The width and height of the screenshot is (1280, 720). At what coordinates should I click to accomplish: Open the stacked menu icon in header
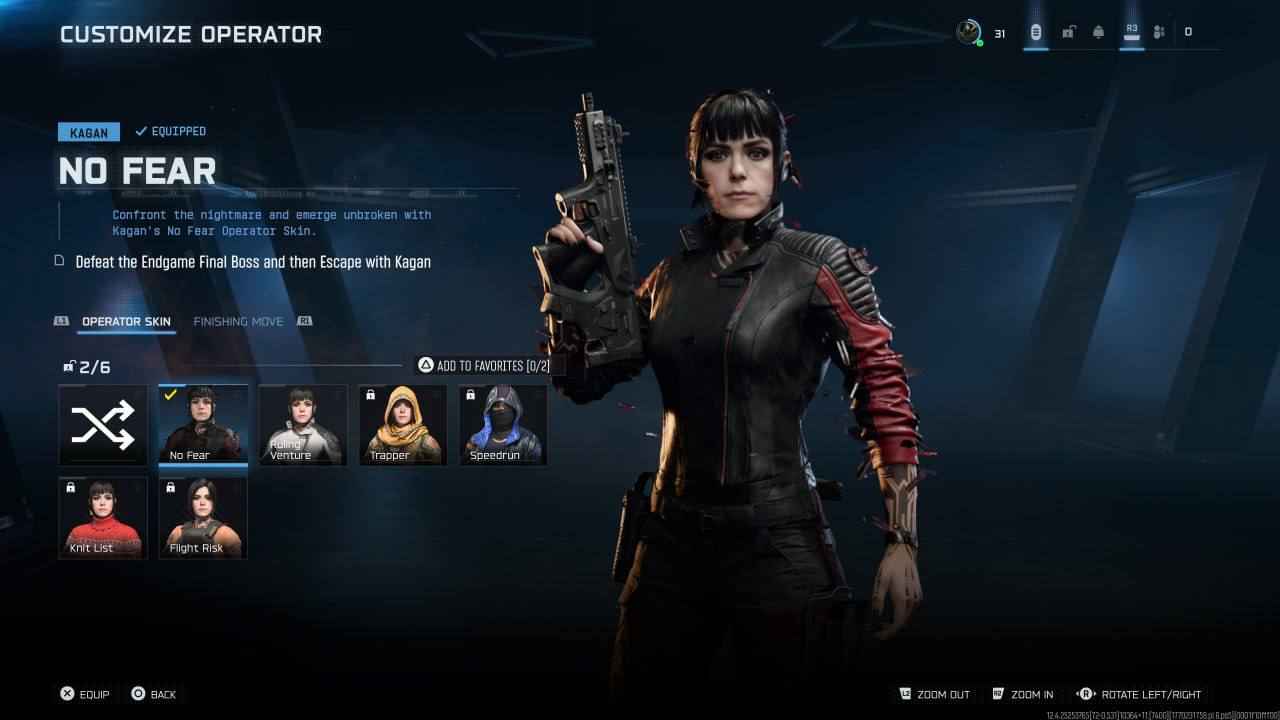point(1036,32)
